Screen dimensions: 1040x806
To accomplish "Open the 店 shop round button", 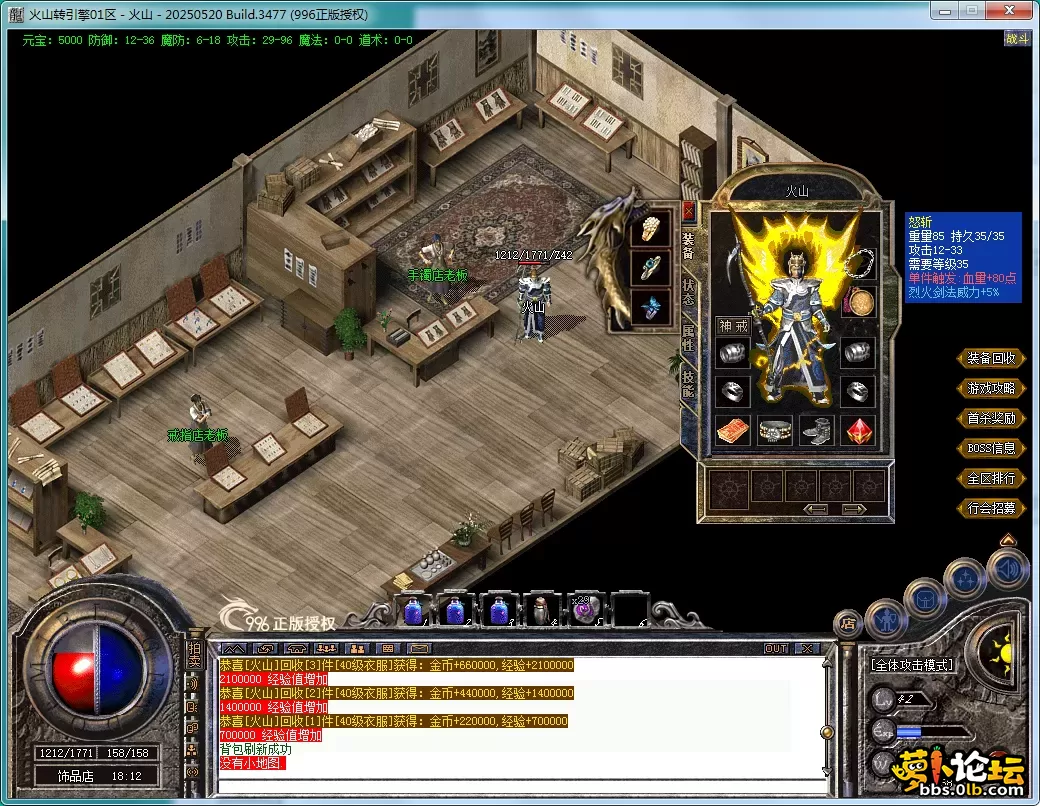I will 848,624.
